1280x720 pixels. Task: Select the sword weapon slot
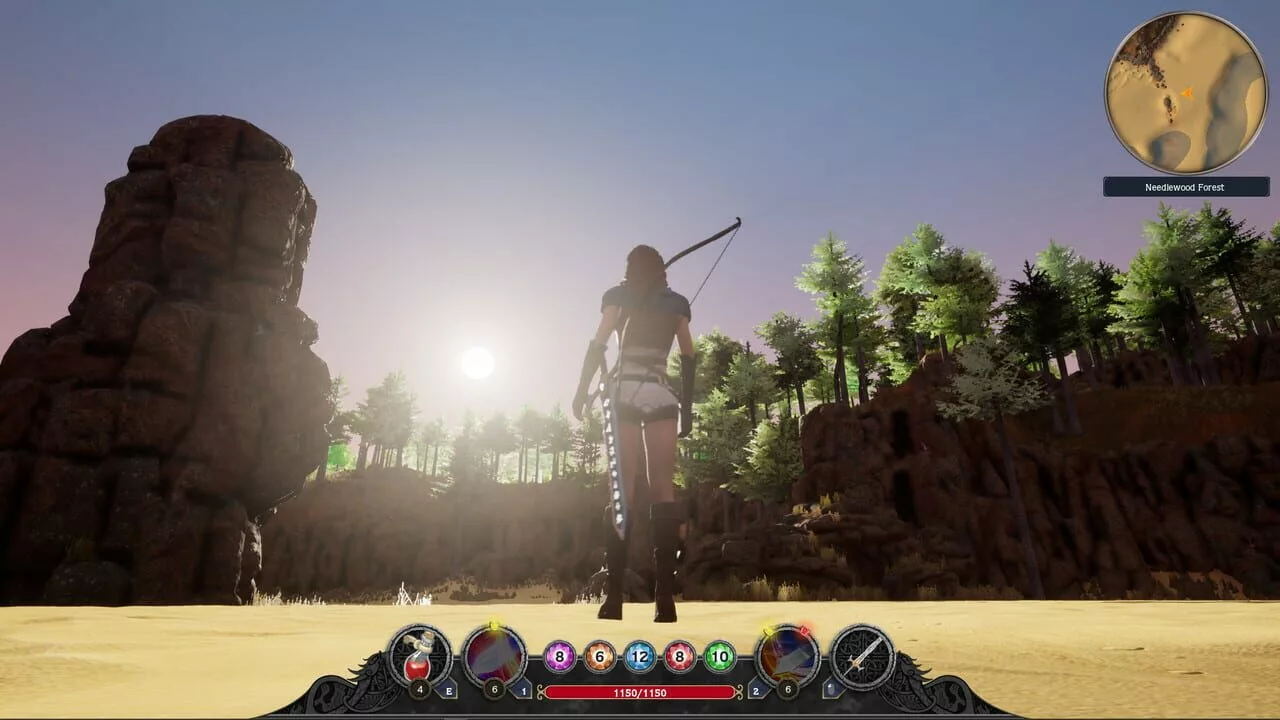862,656
